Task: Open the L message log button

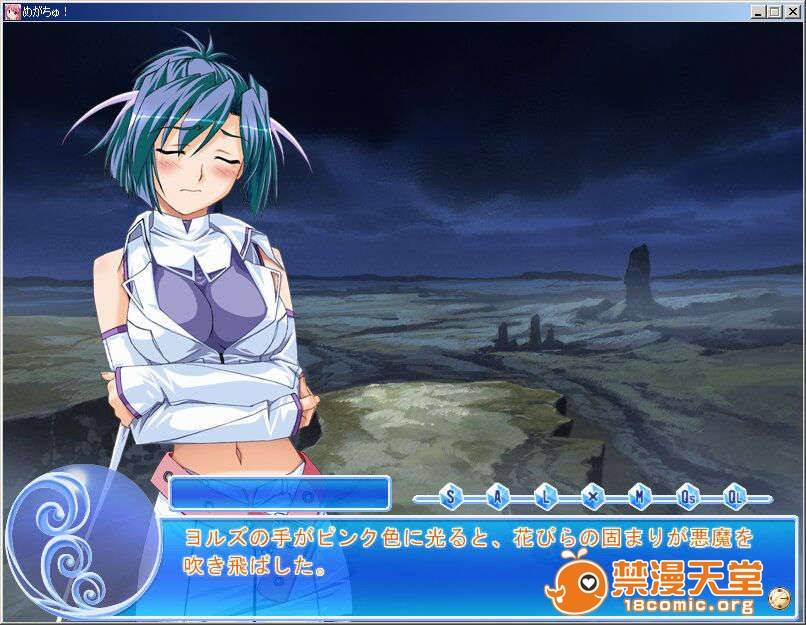Action: coord(544,495)
